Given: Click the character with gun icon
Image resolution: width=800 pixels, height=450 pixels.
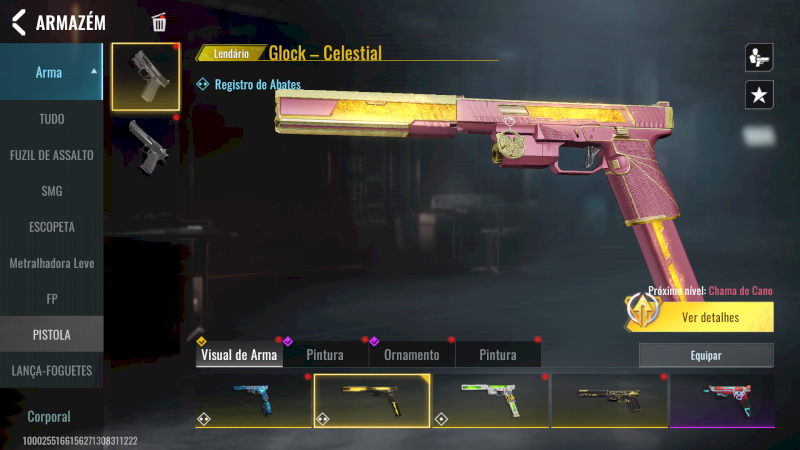Looking at the screenshot, I should tap(759, 57).
